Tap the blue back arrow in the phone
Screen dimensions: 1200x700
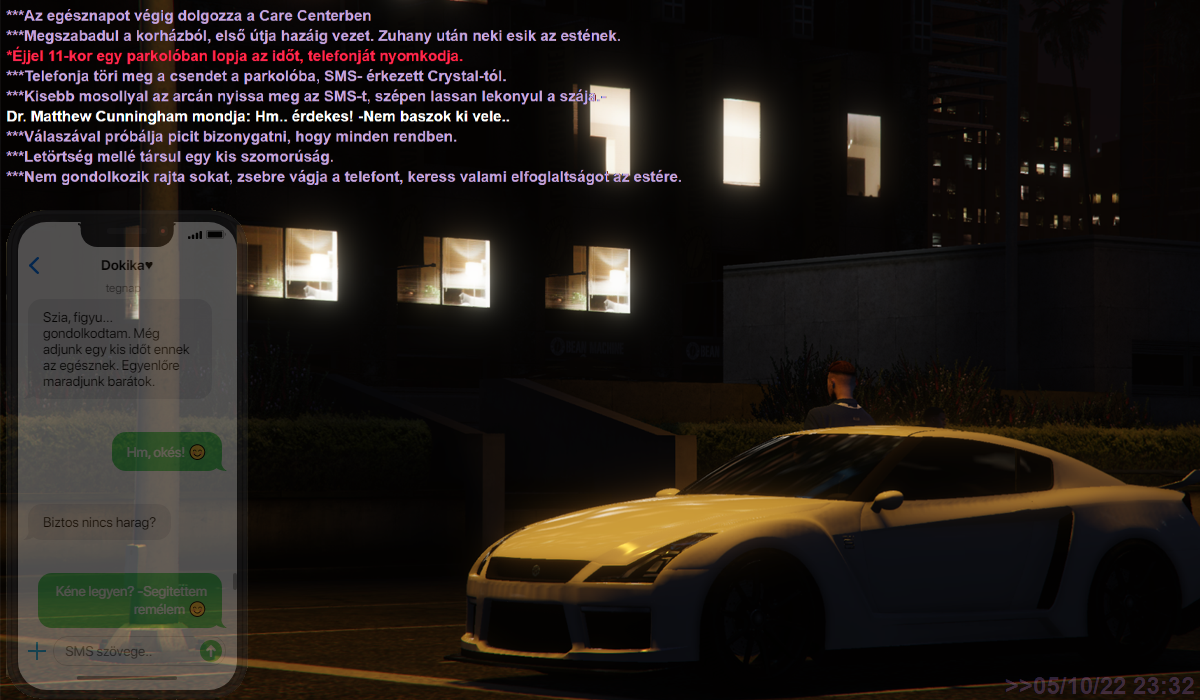[35, 266]
